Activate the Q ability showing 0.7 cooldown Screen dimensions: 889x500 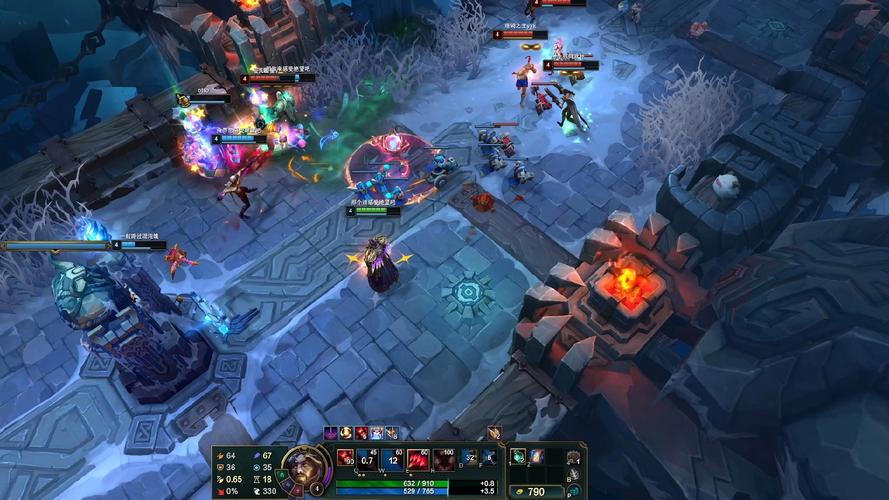click(x=368, y=459)
